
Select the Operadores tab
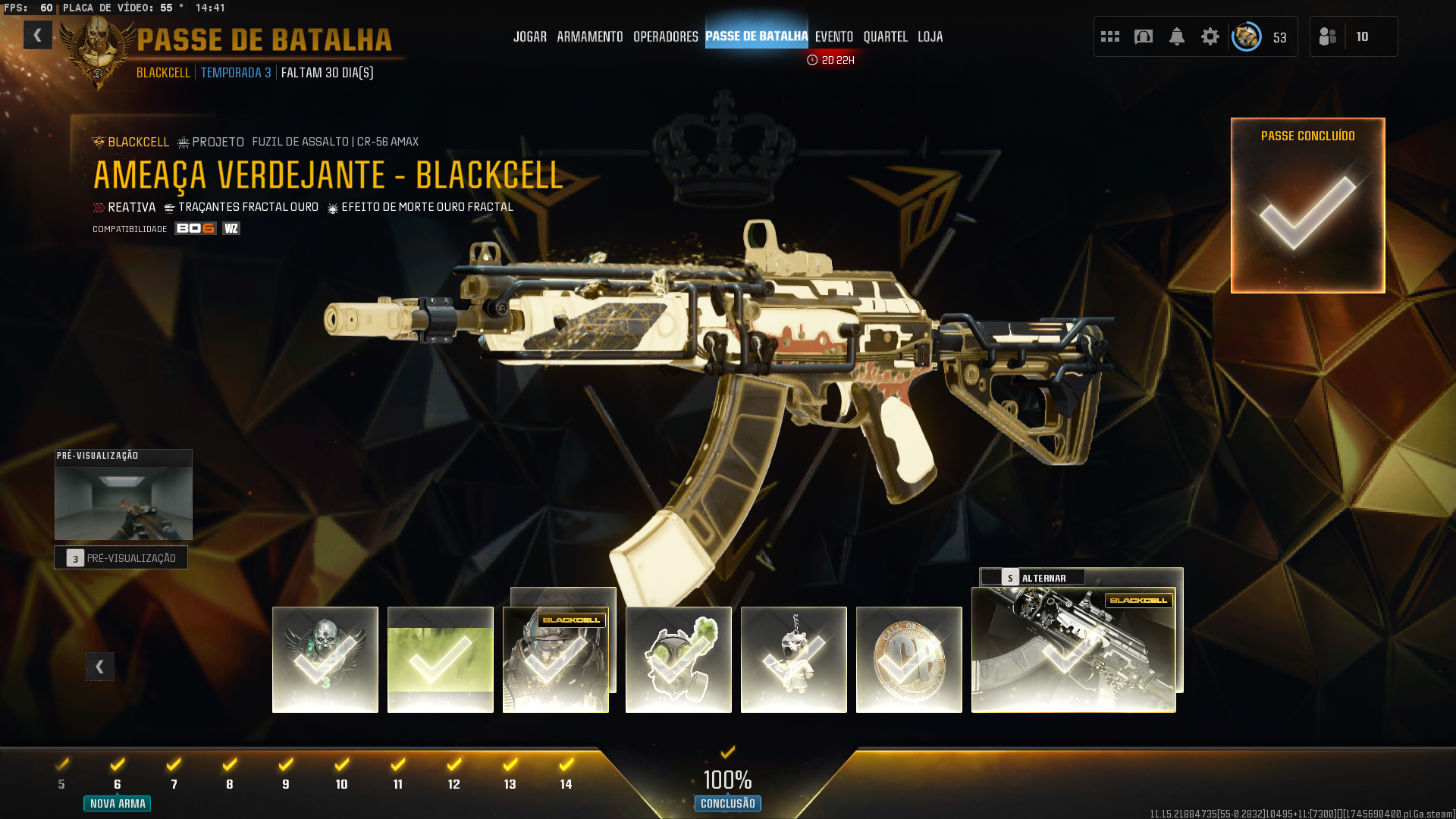(665, 36)
